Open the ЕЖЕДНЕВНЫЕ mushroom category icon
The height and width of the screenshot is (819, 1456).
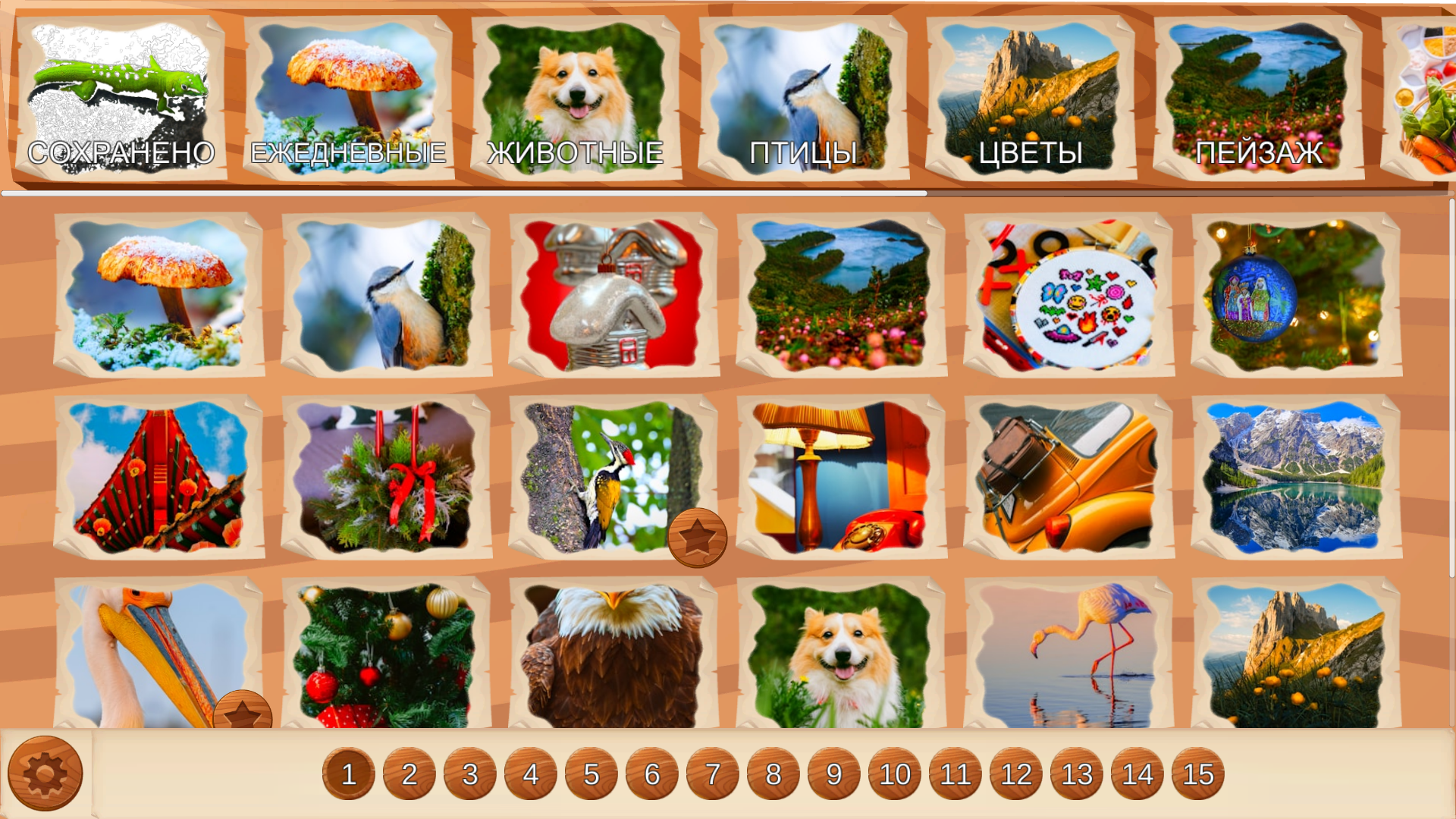[349, 91]
